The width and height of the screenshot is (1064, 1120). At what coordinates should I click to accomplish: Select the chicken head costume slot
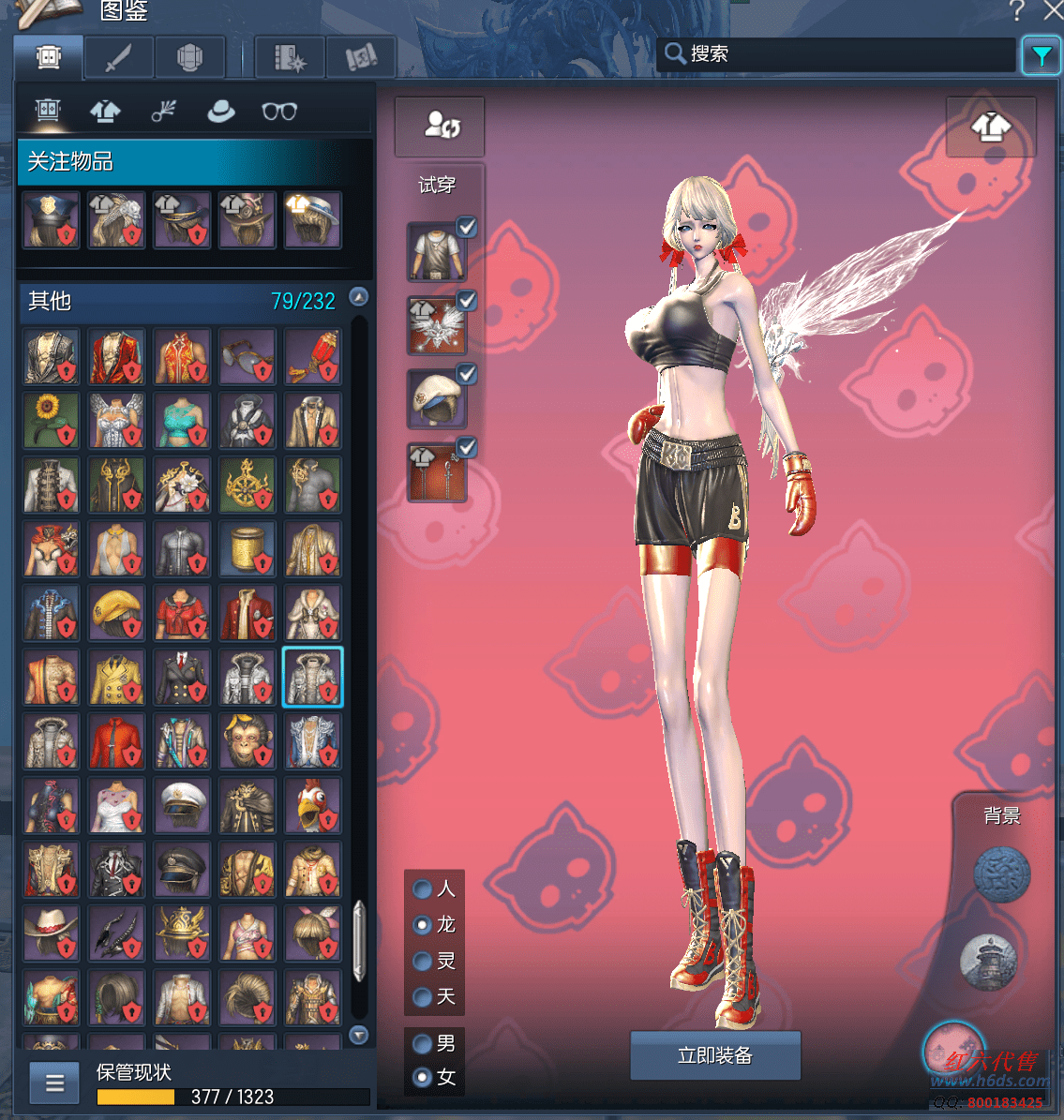[x=312, y=805]
